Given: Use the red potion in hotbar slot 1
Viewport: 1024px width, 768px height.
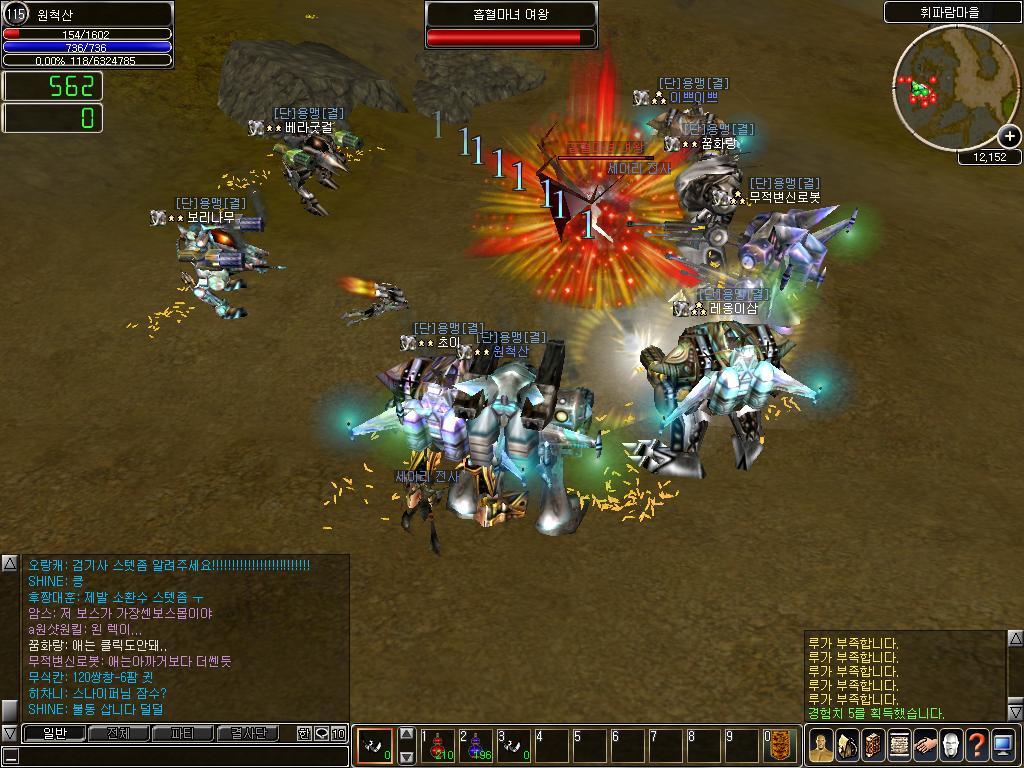Looking at the screenshot, I should [x=438, y=746].
